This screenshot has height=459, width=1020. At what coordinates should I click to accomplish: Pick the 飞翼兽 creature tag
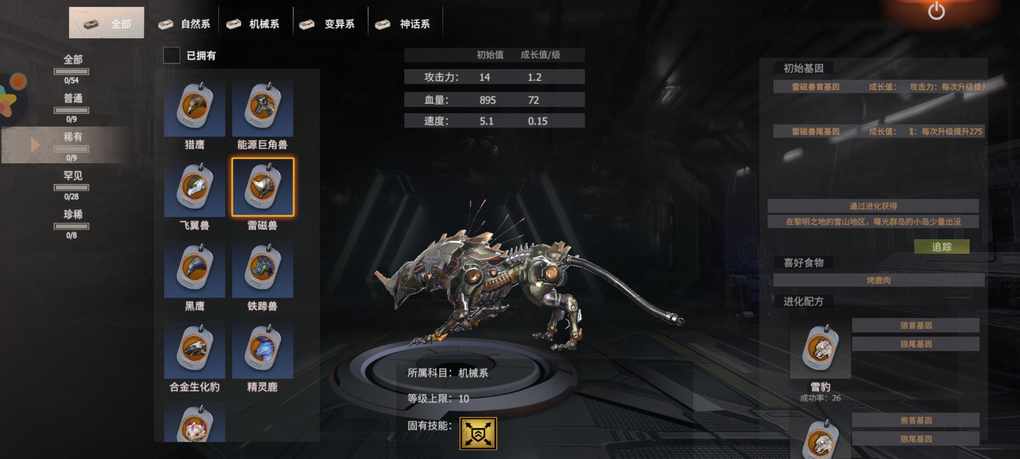tap(194, 188)
